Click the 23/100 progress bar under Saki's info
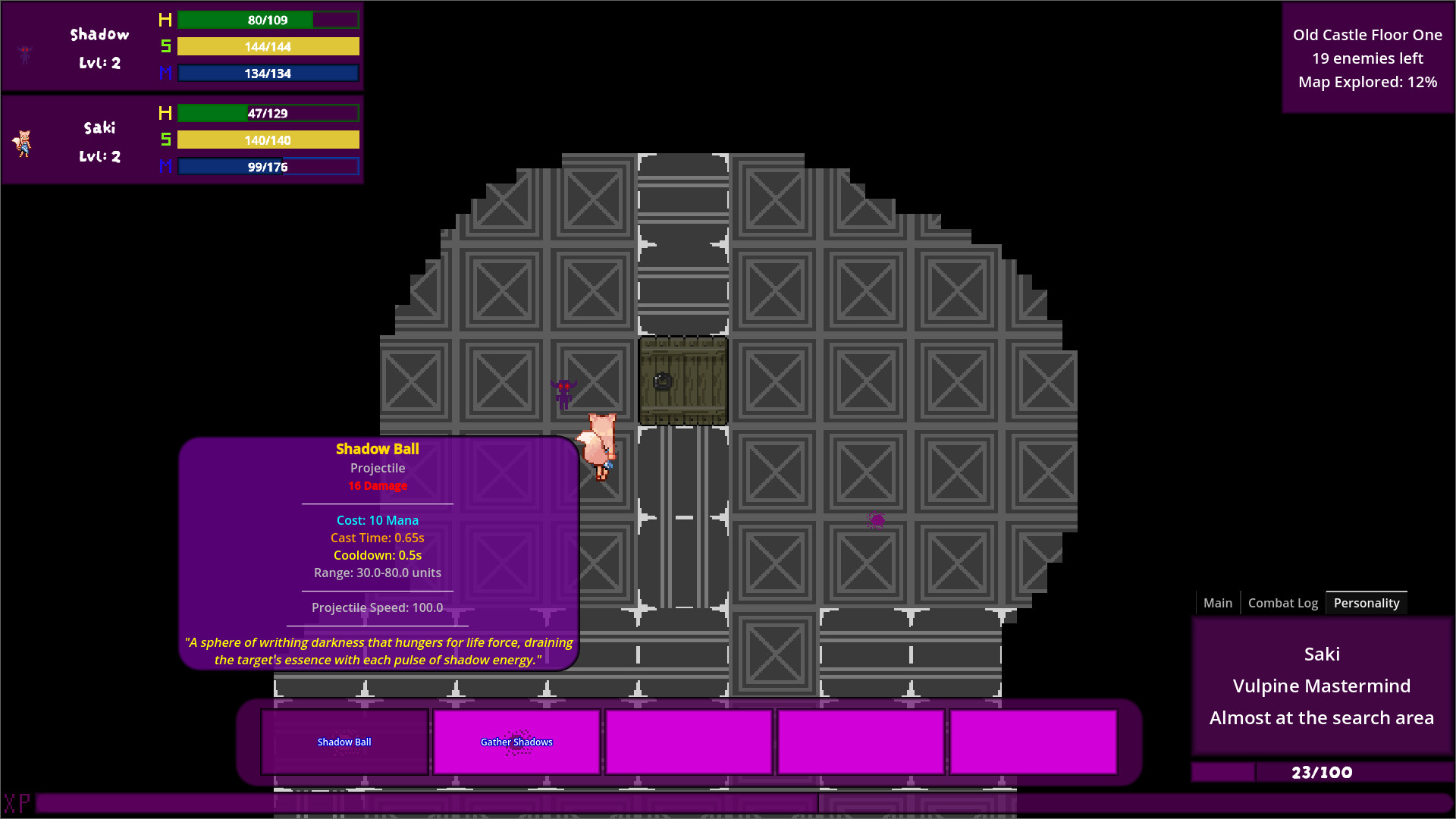 (1323, 773)
